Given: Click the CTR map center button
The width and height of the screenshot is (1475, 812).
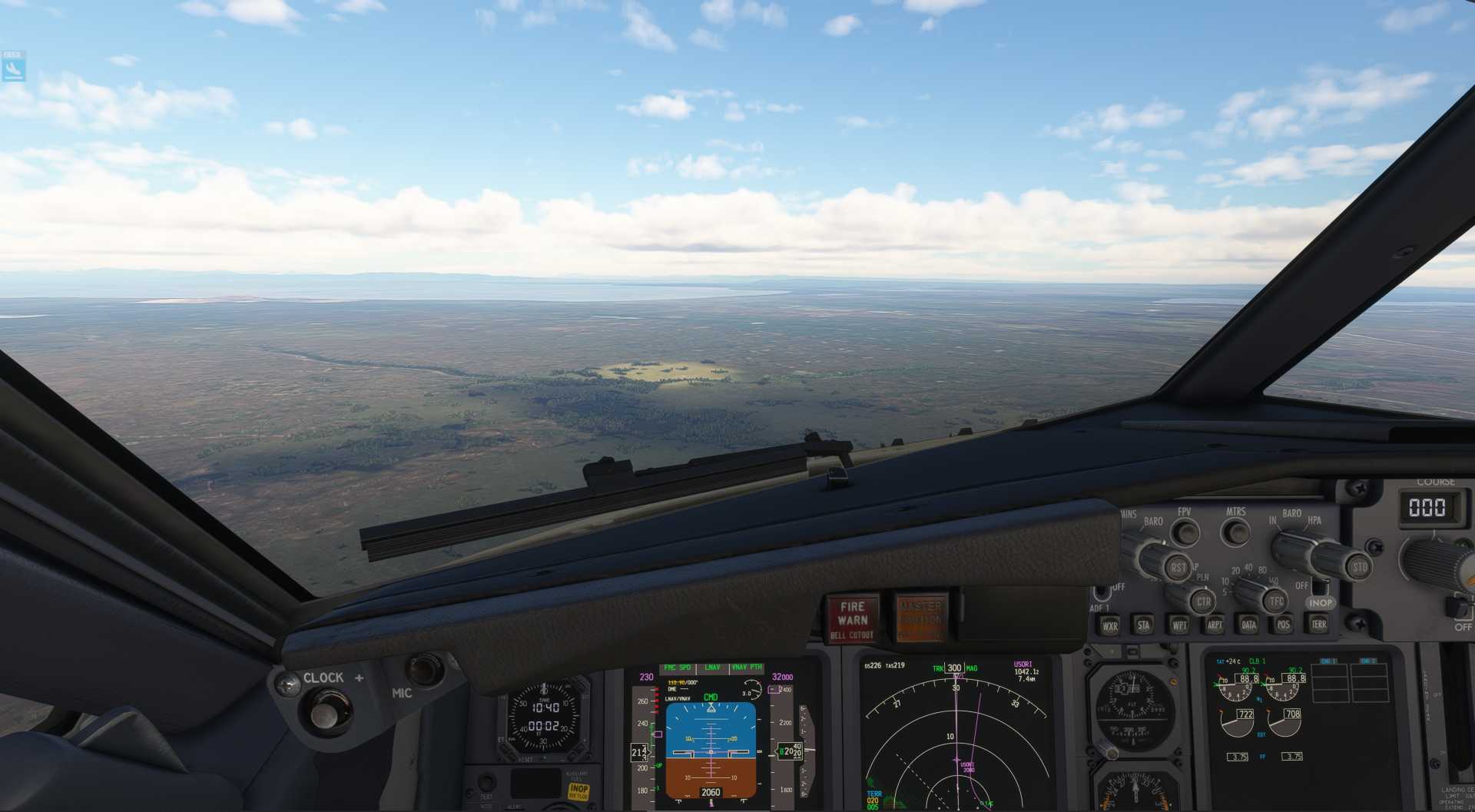Looking at the screenshot, I should [x=1202, y=602].
